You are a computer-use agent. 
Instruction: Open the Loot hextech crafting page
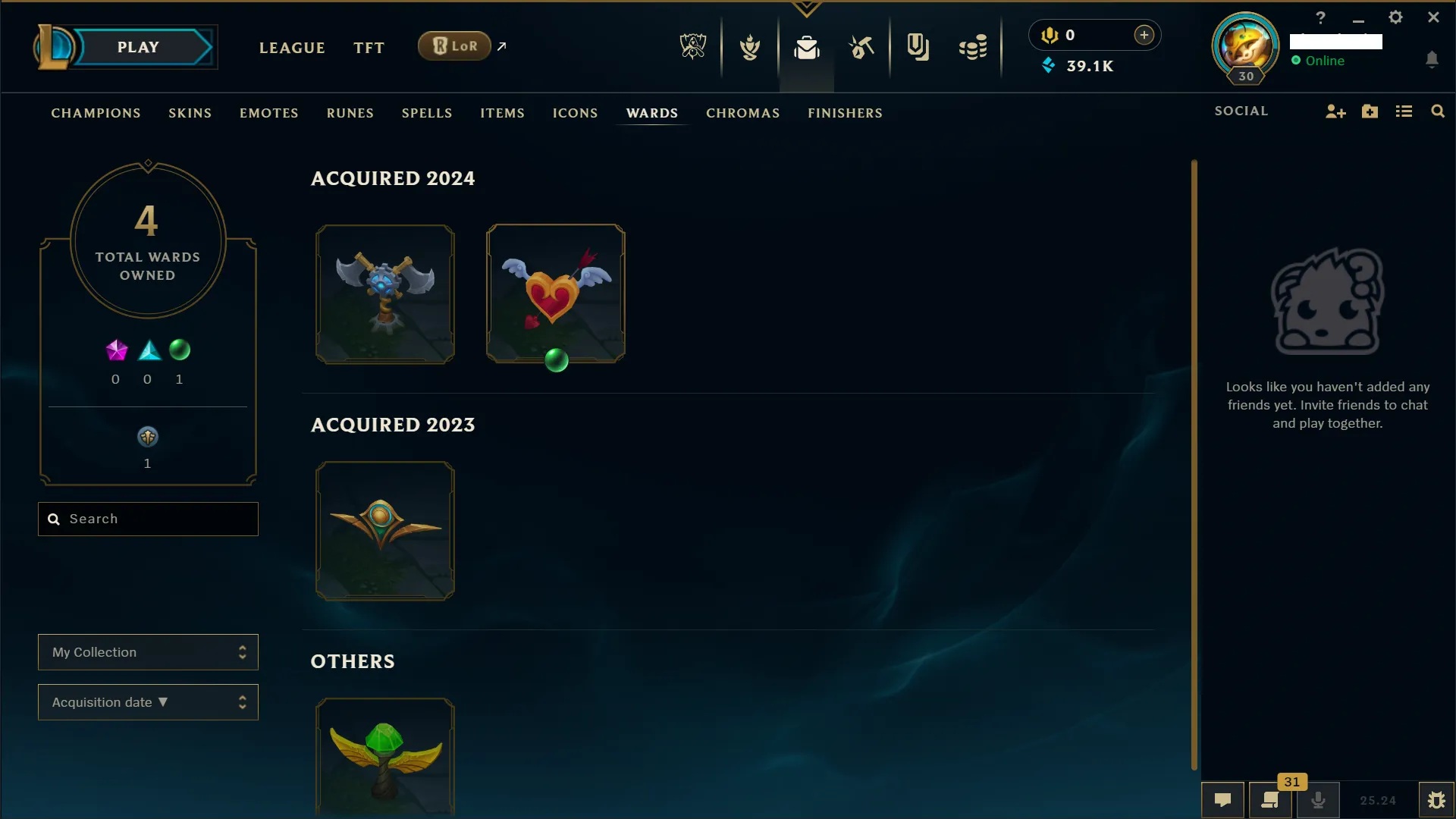pos(862,47)
